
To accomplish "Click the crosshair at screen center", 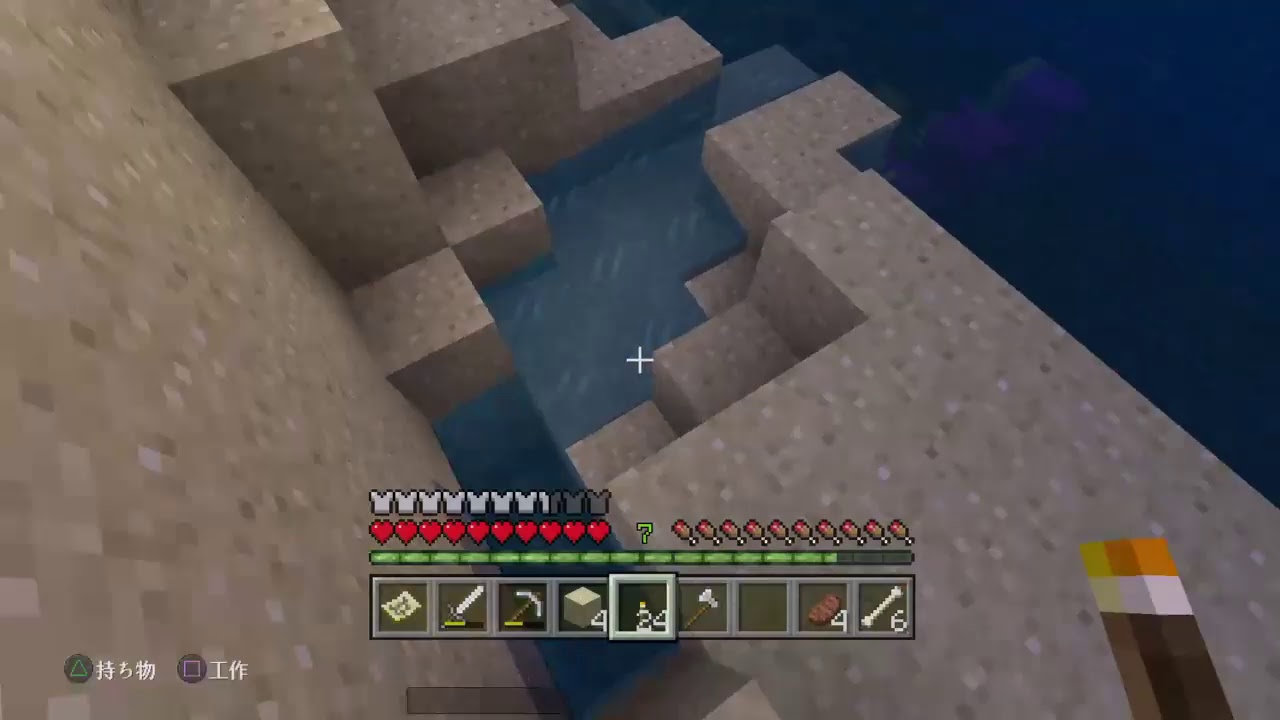I will [639, 359].
